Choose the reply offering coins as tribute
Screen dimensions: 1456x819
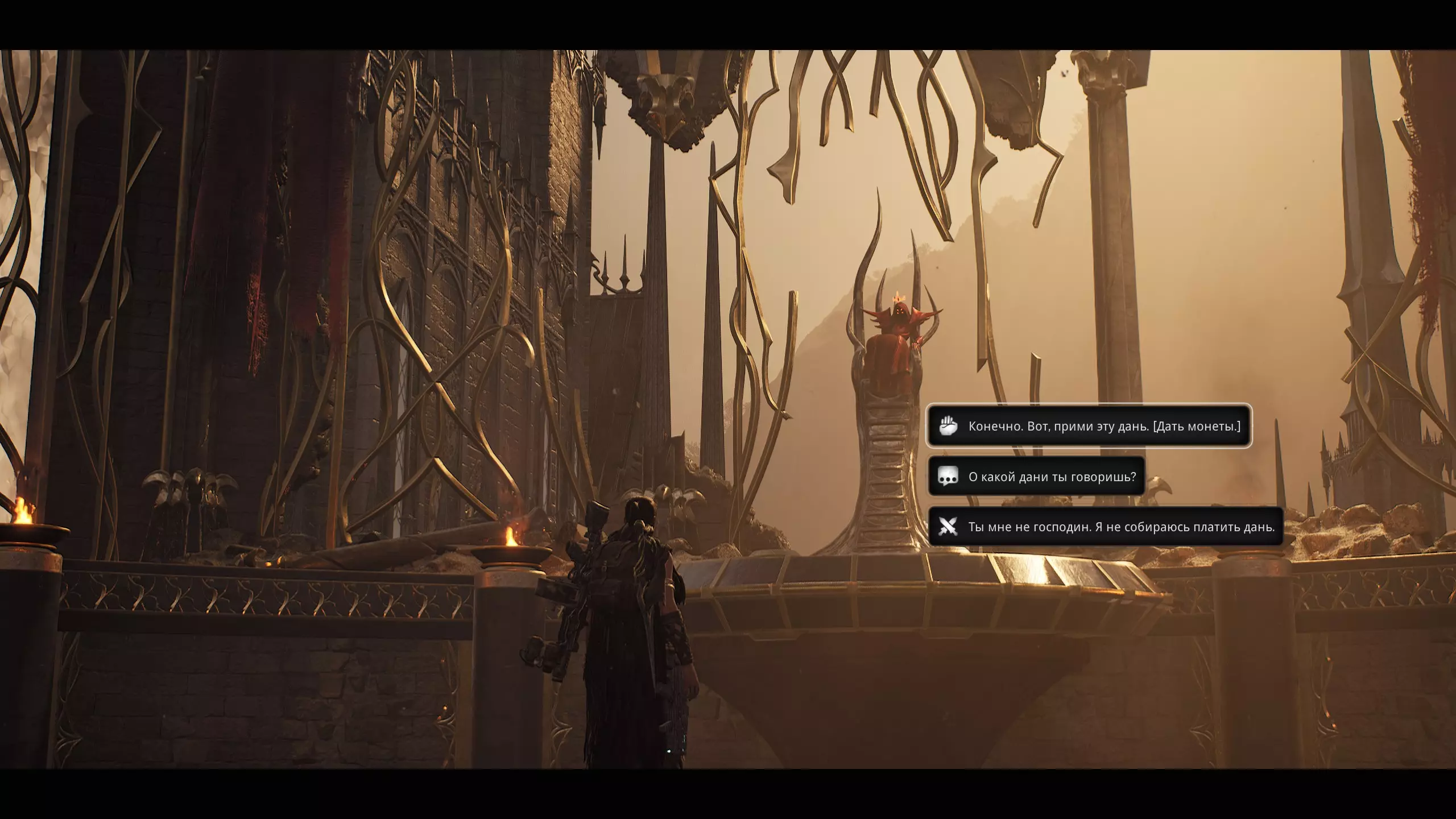tap(1089, 426)
